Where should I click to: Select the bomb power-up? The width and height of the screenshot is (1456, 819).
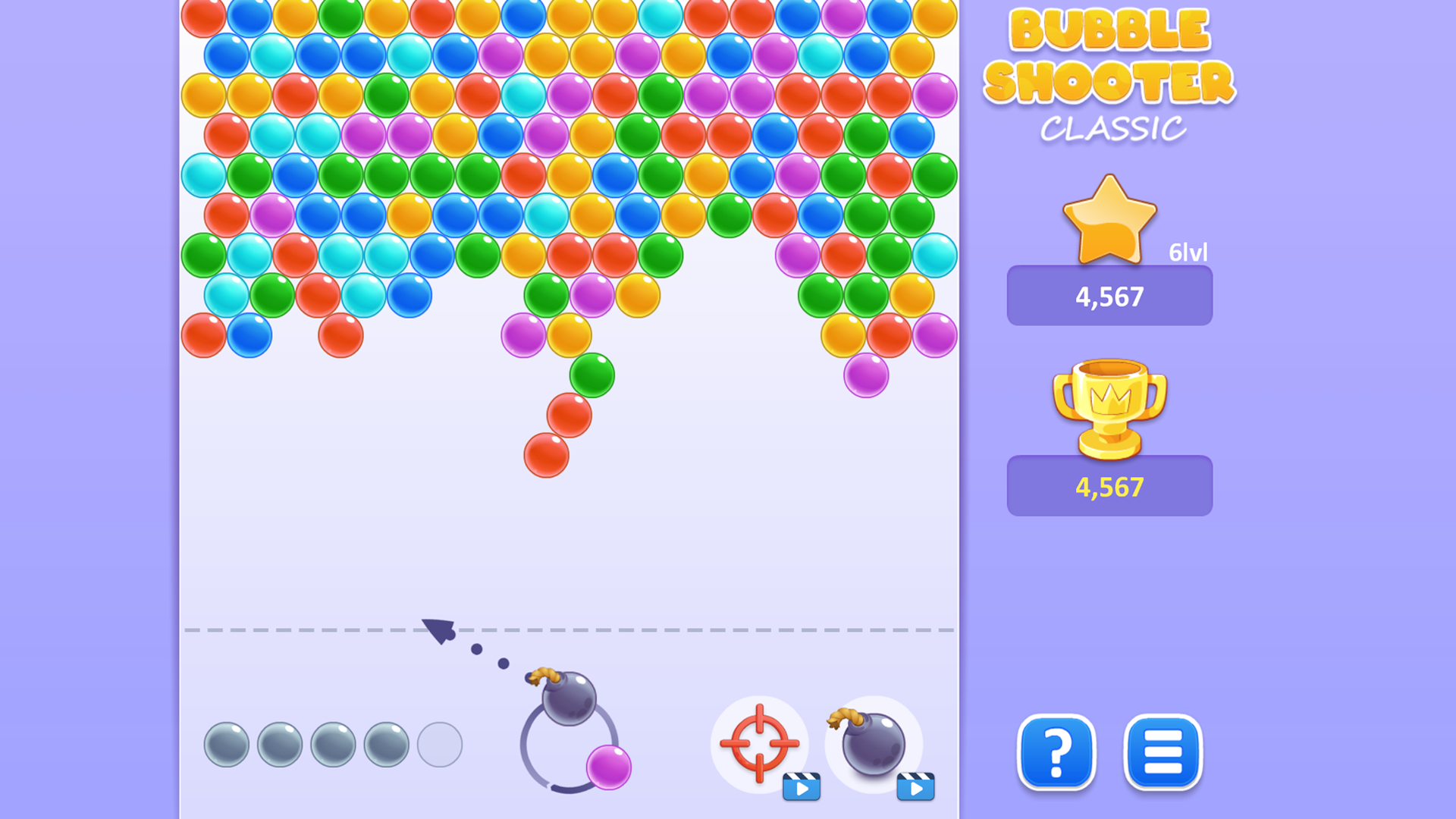click(x=874, y=745)
